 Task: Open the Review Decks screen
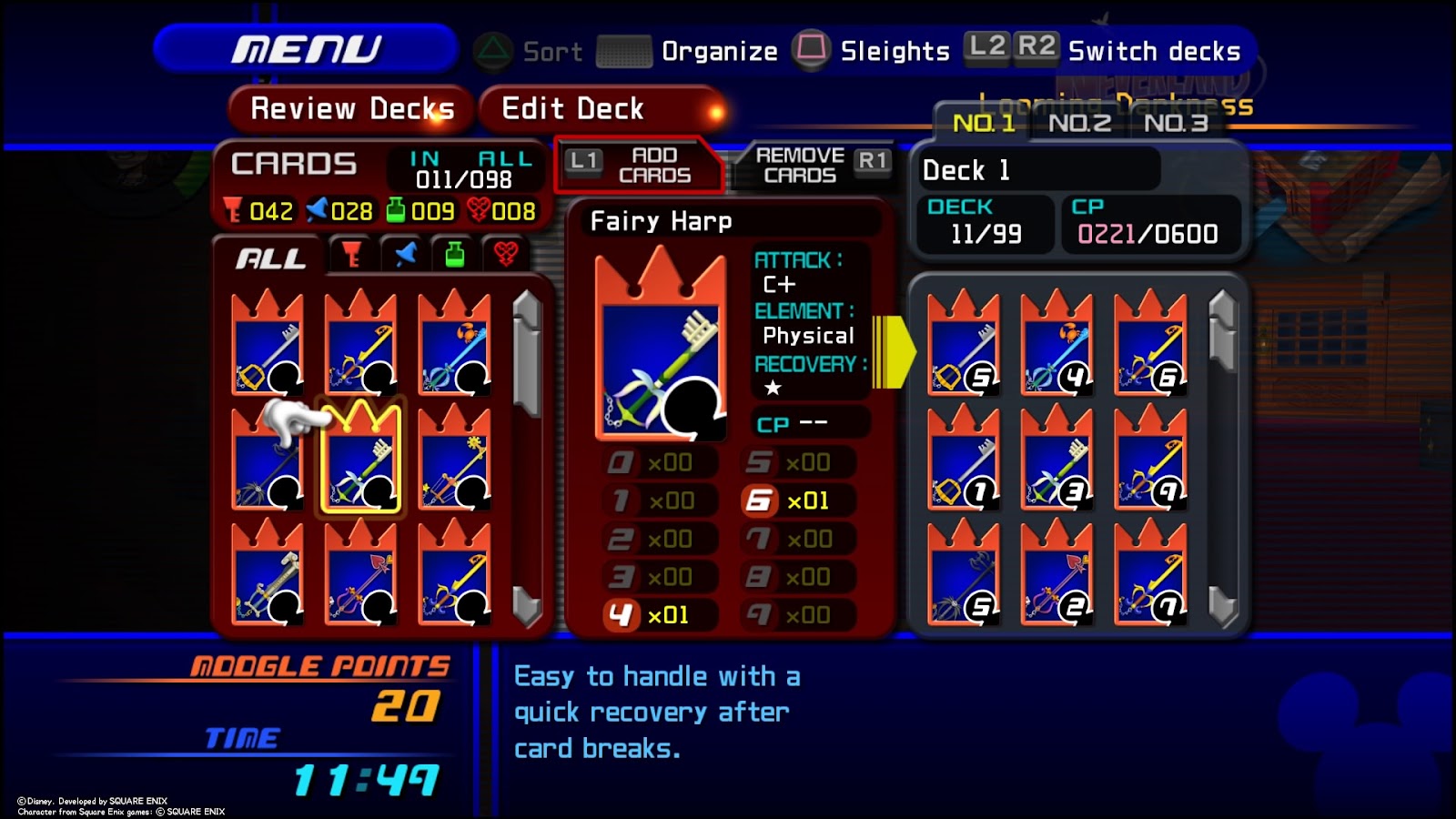click(x=351, y=108)
